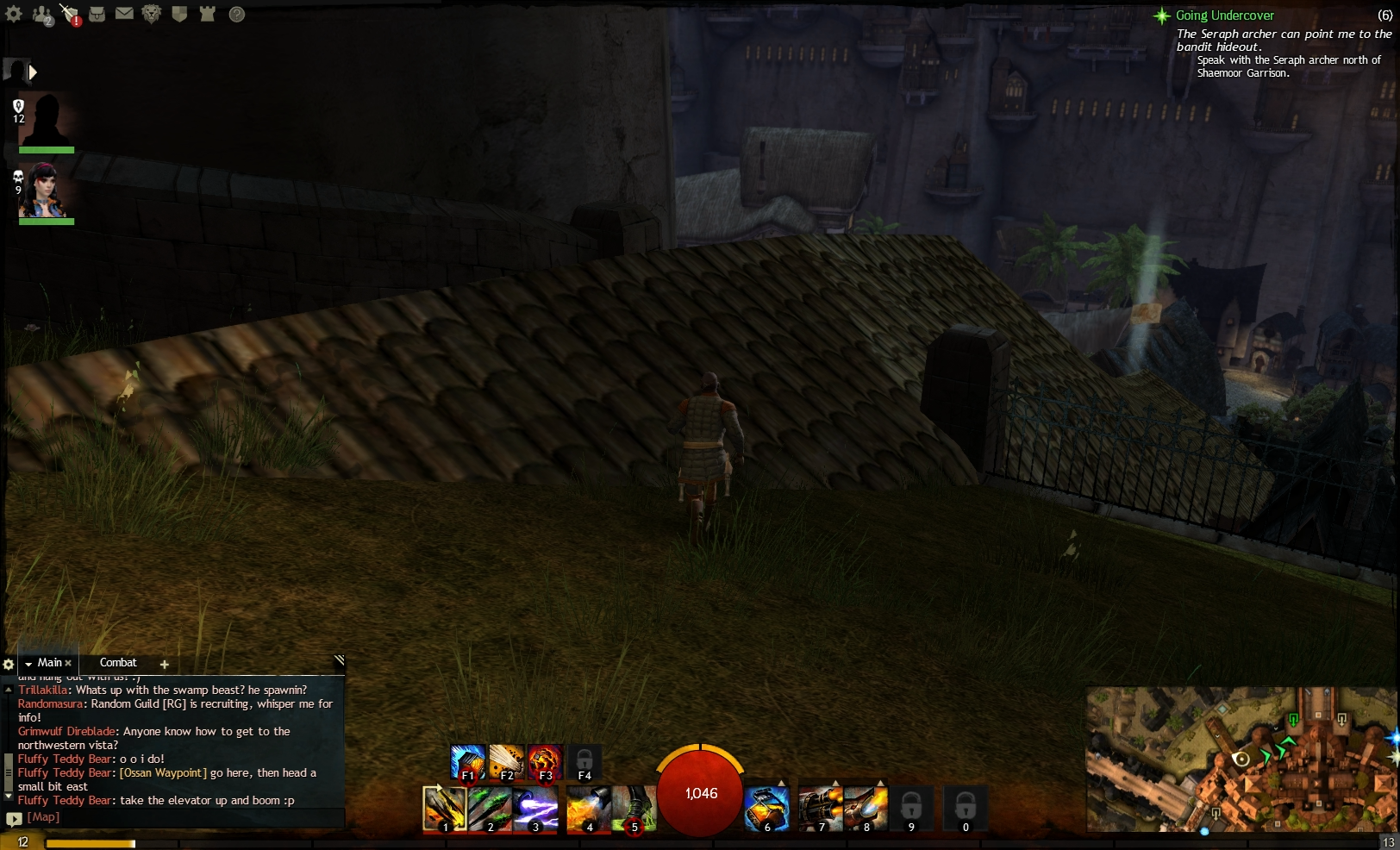Open the Map chat channel selector

tap(42, 816)
